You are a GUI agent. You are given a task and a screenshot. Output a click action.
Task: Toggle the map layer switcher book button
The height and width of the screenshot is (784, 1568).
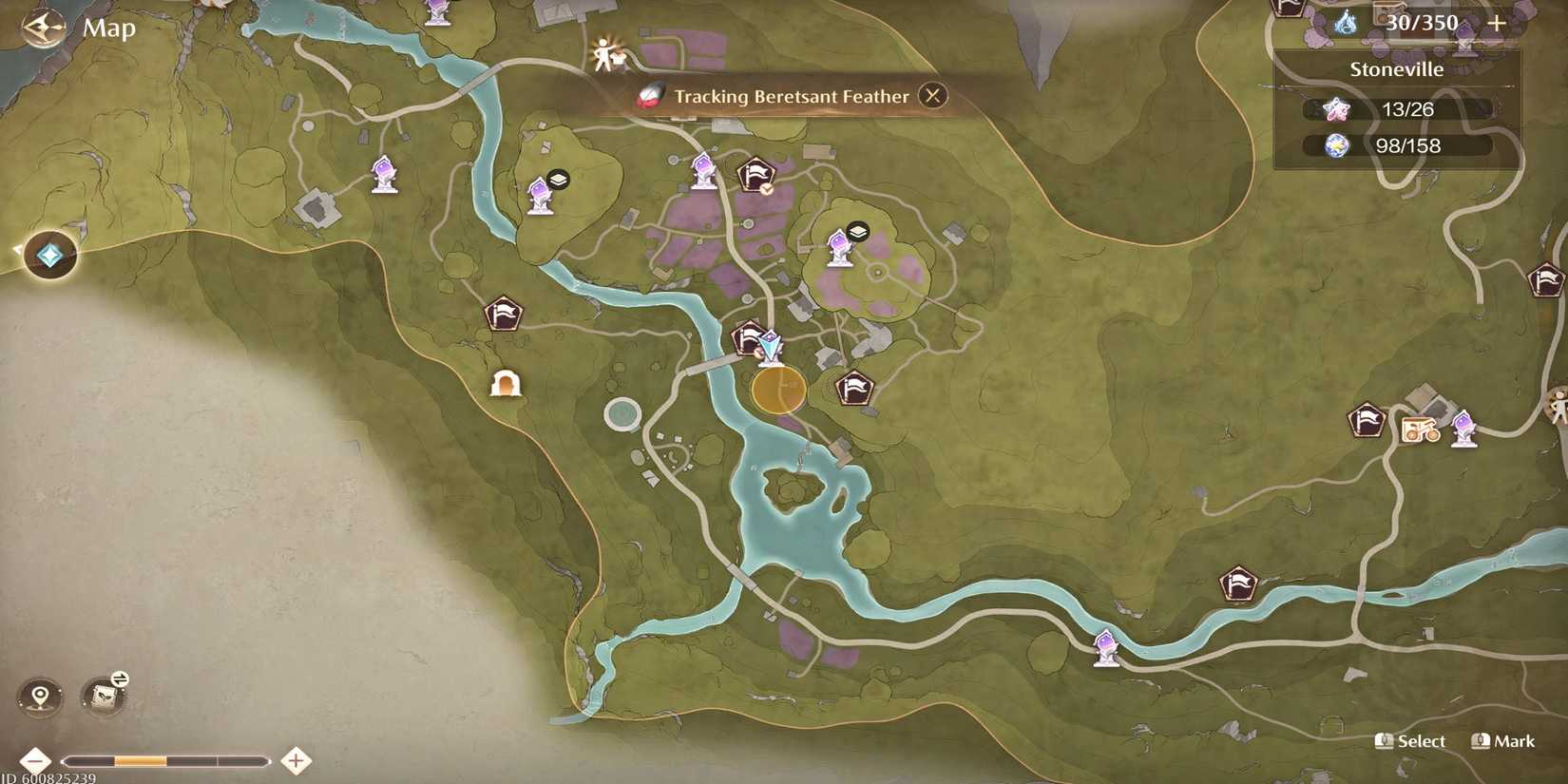click(103, 697)
